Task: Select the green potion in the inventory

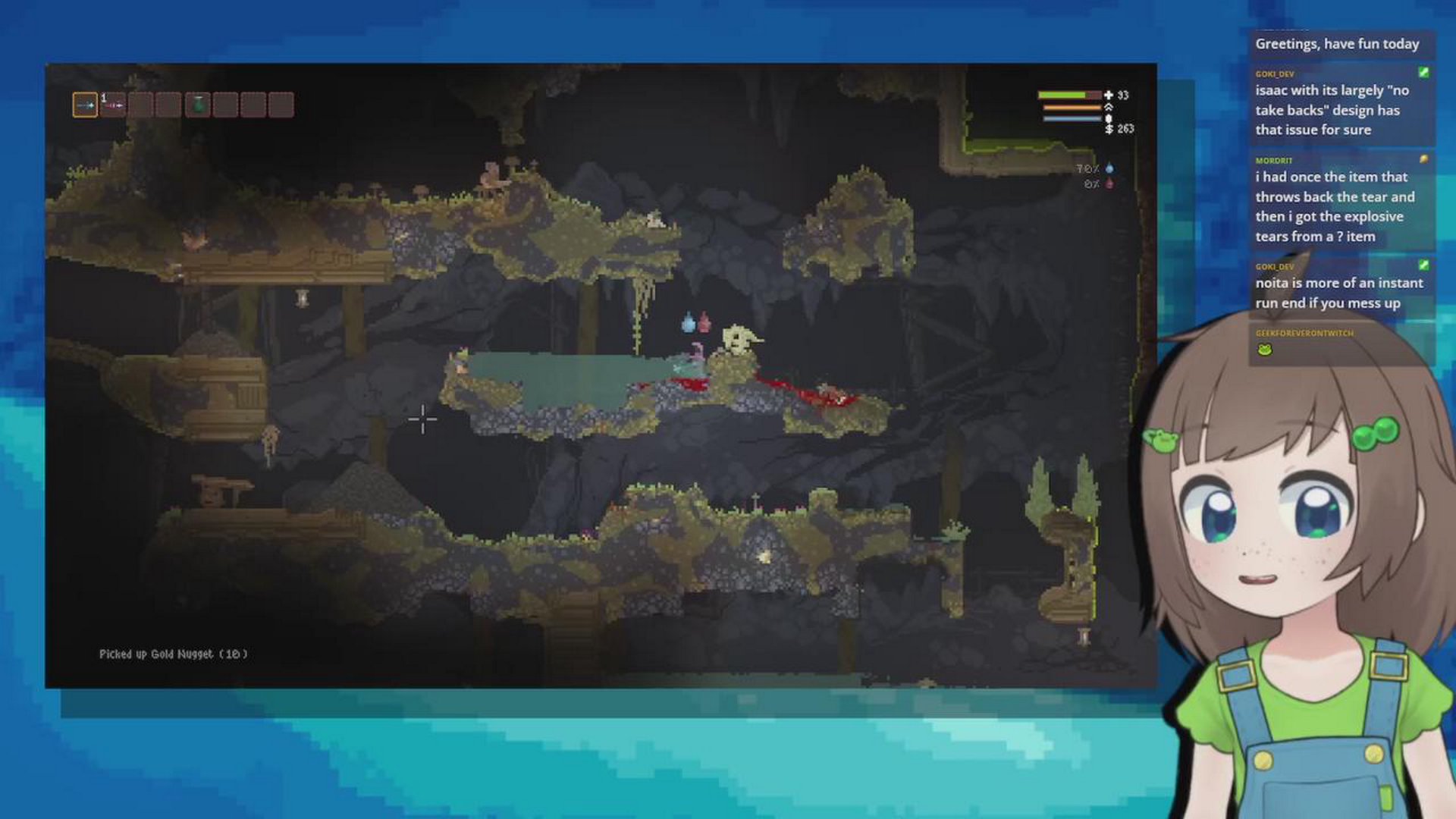Action: 199,105
